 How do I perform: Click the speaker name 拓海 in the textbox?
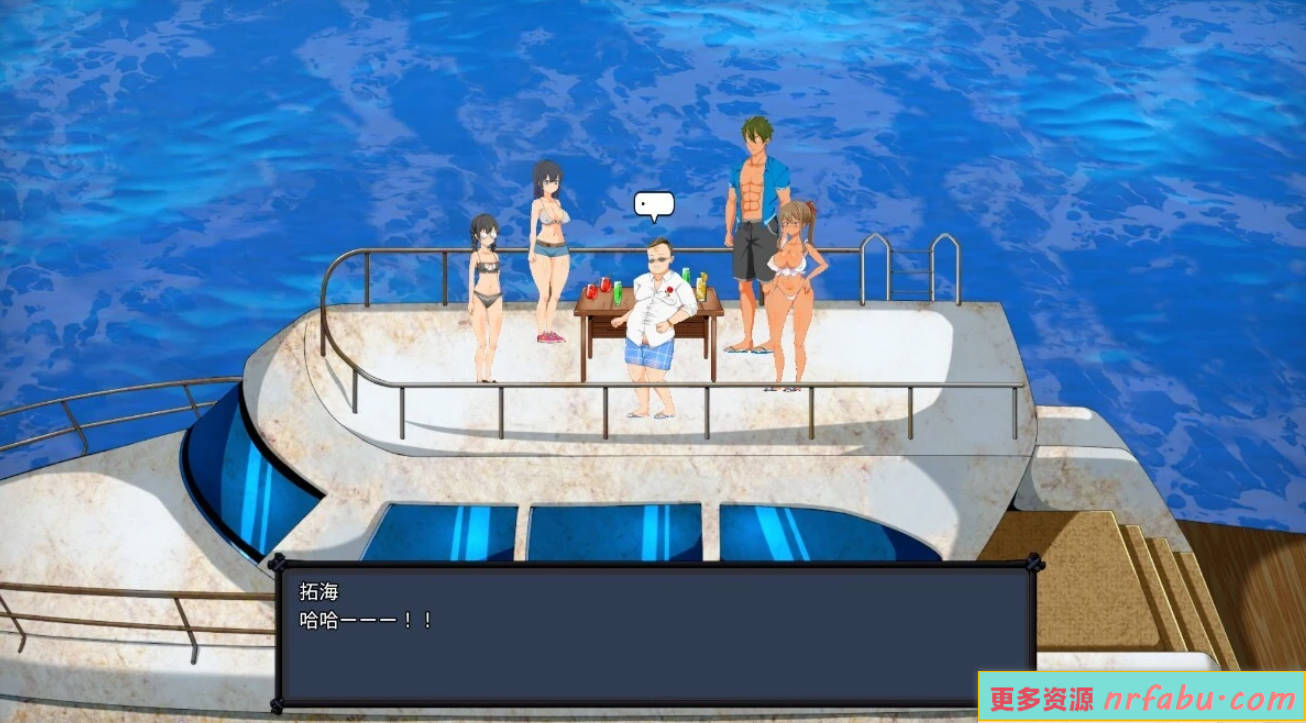322,591
